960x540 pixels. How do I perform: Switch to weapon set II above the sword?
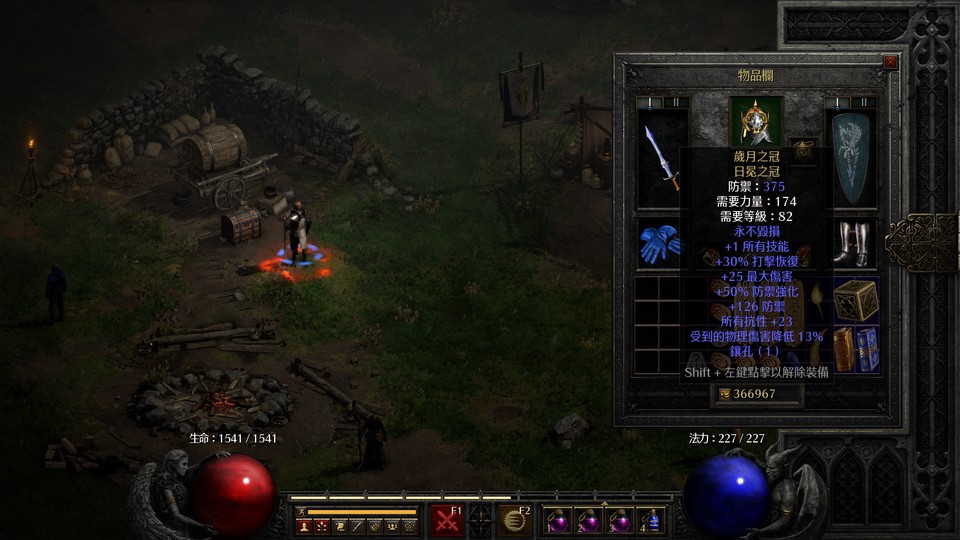[676, 102]
